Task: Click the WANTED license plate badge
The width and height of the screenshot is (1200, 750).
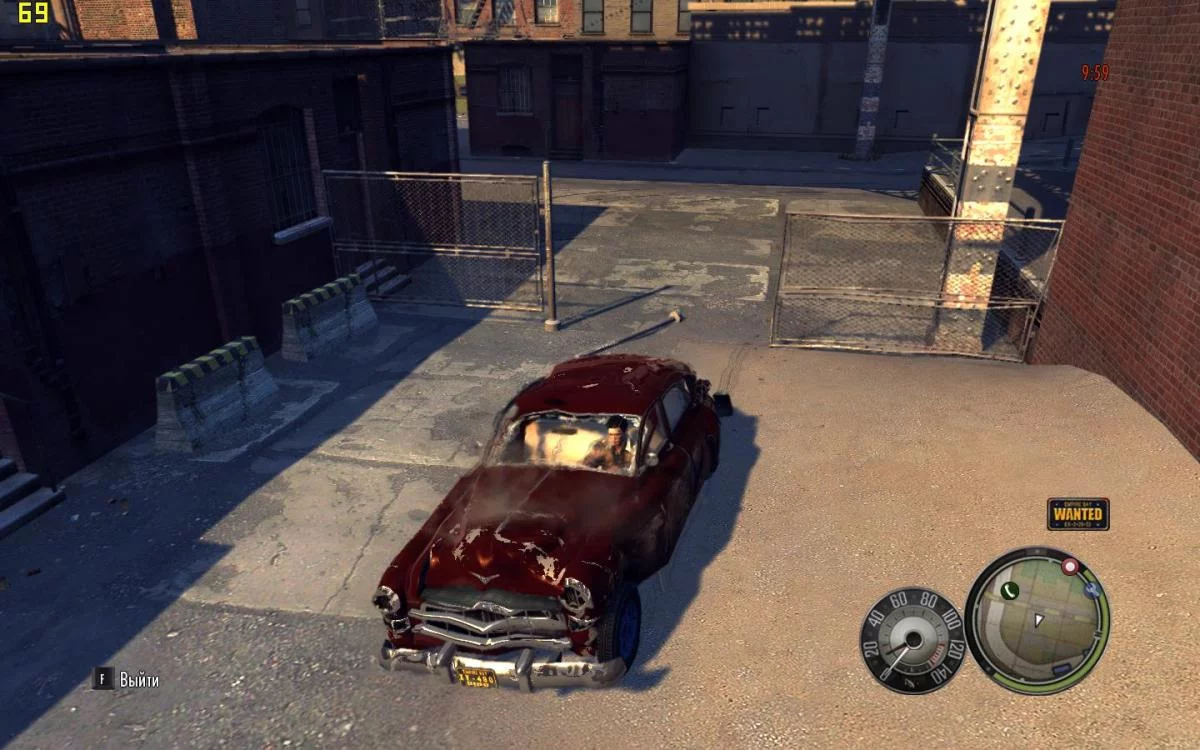Action: point(1078,514)
